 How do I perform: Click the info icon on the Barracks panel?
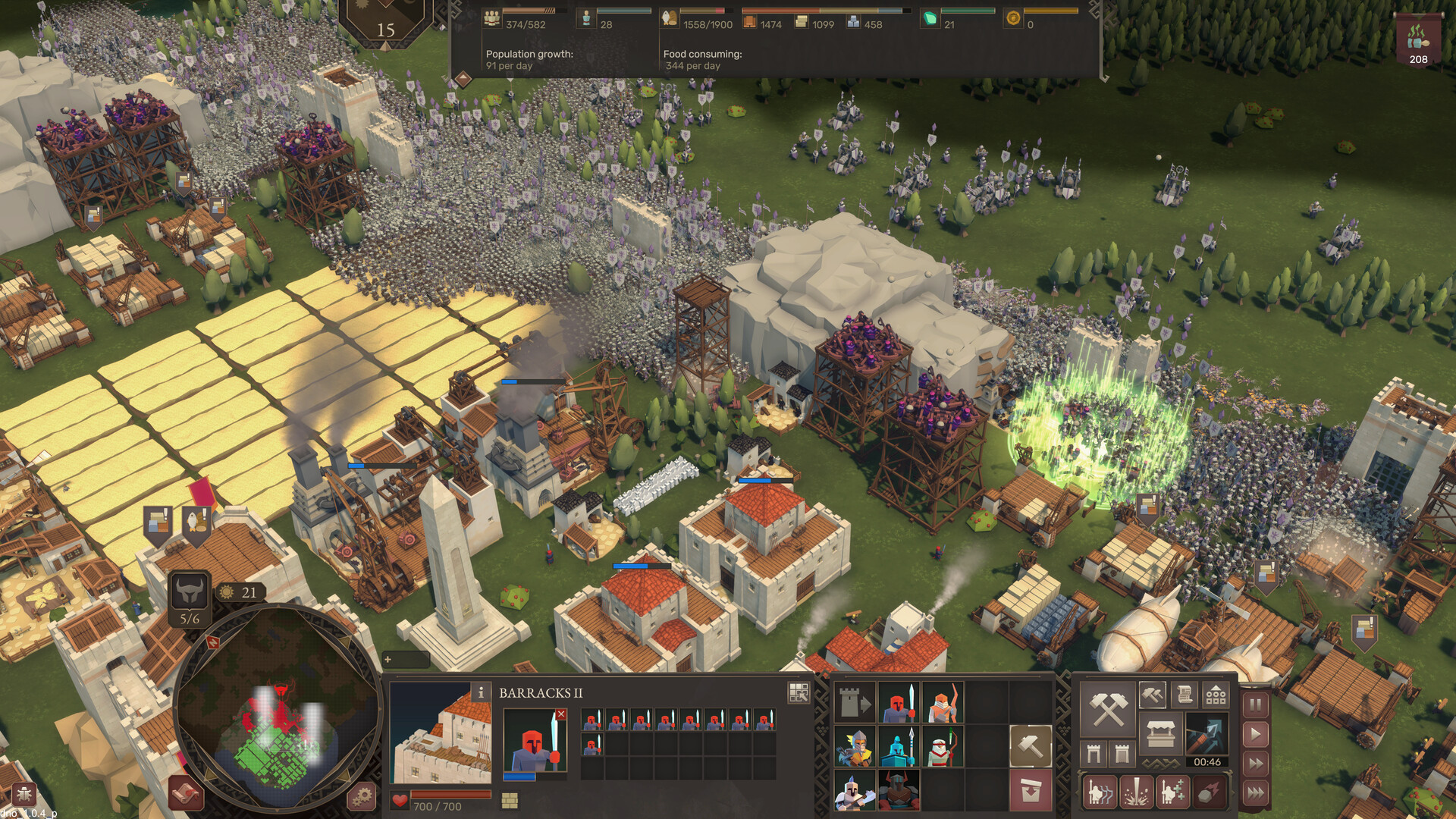(x=481, y=692)
